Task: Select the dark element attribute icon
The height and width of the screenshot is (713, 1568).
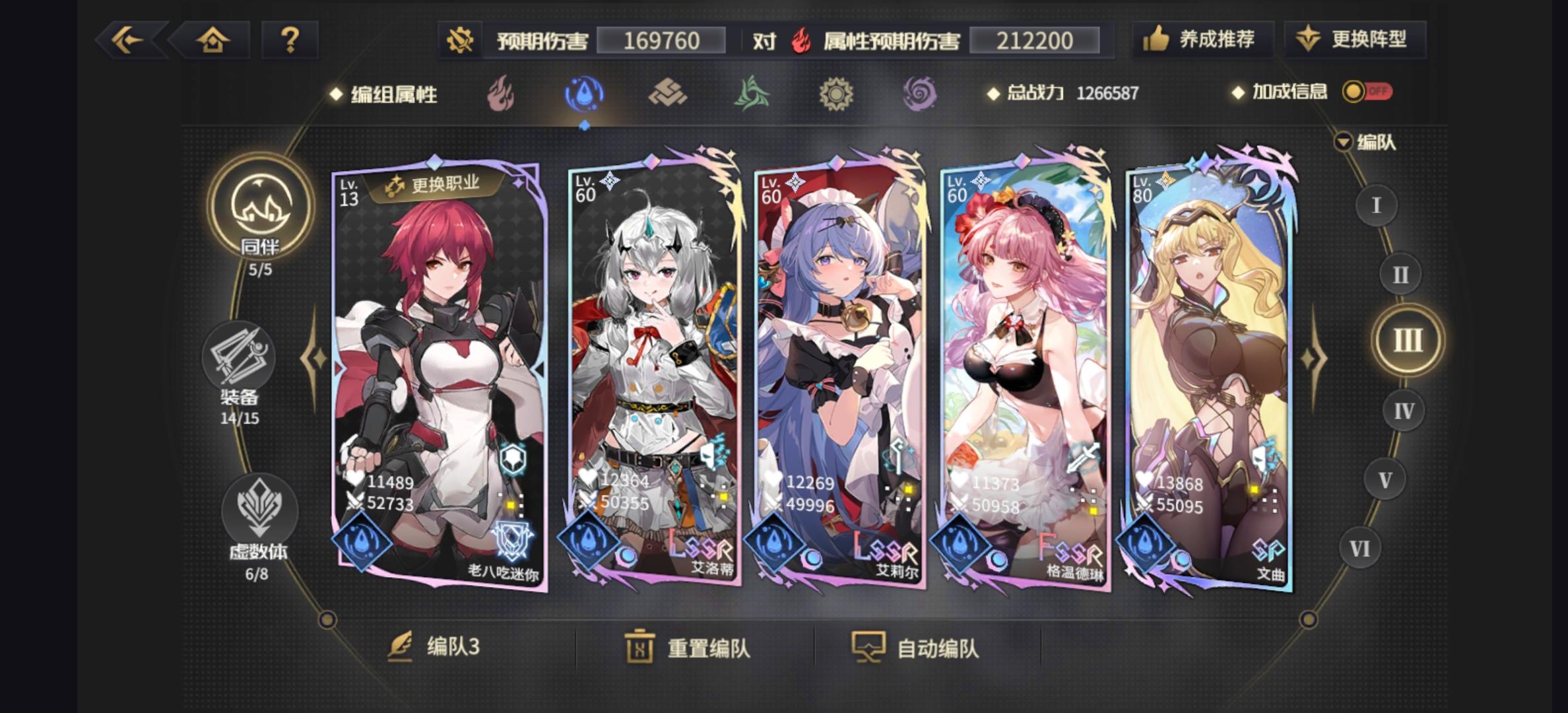Action: pyautogui.click(x=919, y=94)
